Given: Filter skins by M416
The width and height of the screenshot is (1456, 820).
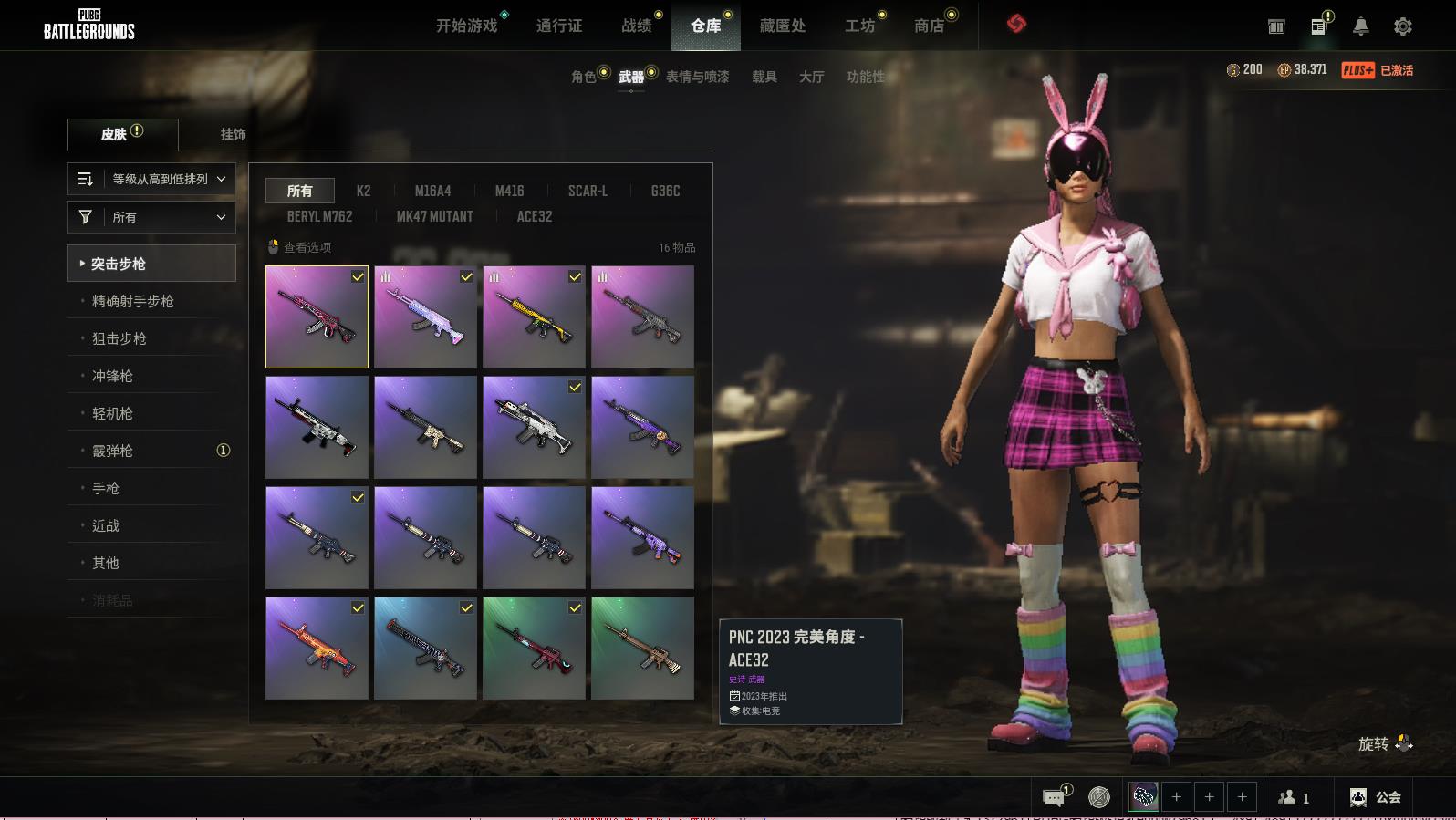Looking at the screenshot, I should pyautogui.click(x=509, y=191).
